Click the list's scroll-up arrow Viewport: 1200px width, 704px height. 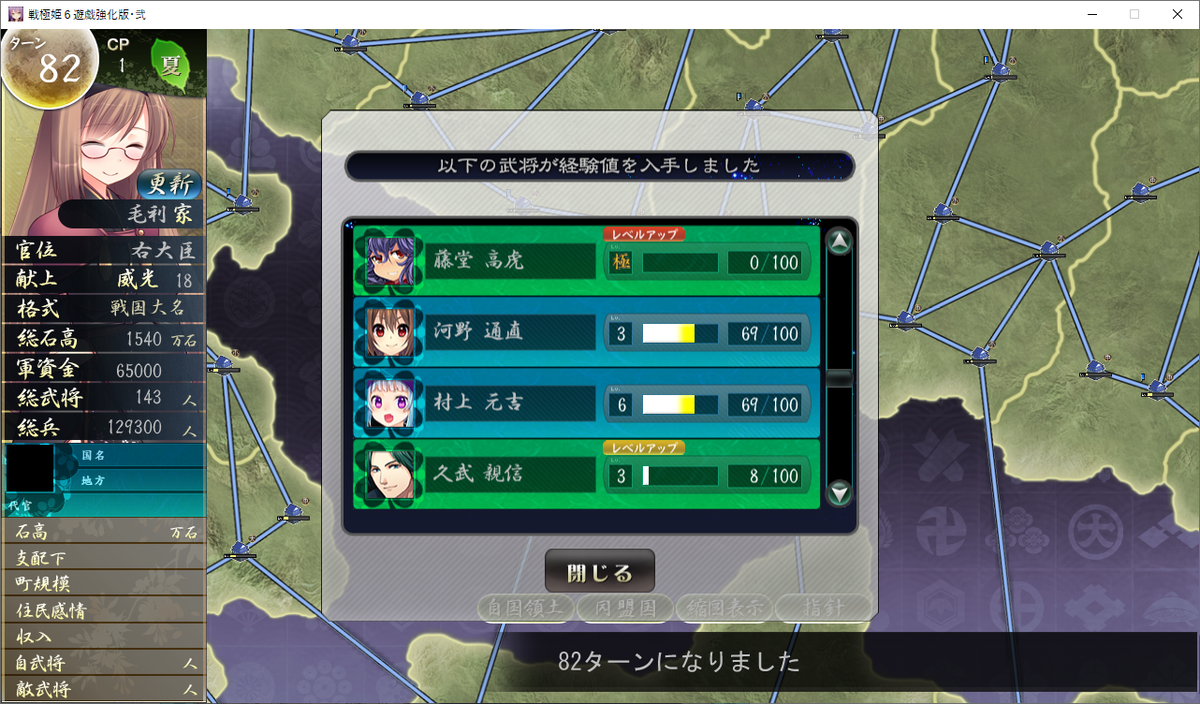[840, 242]
